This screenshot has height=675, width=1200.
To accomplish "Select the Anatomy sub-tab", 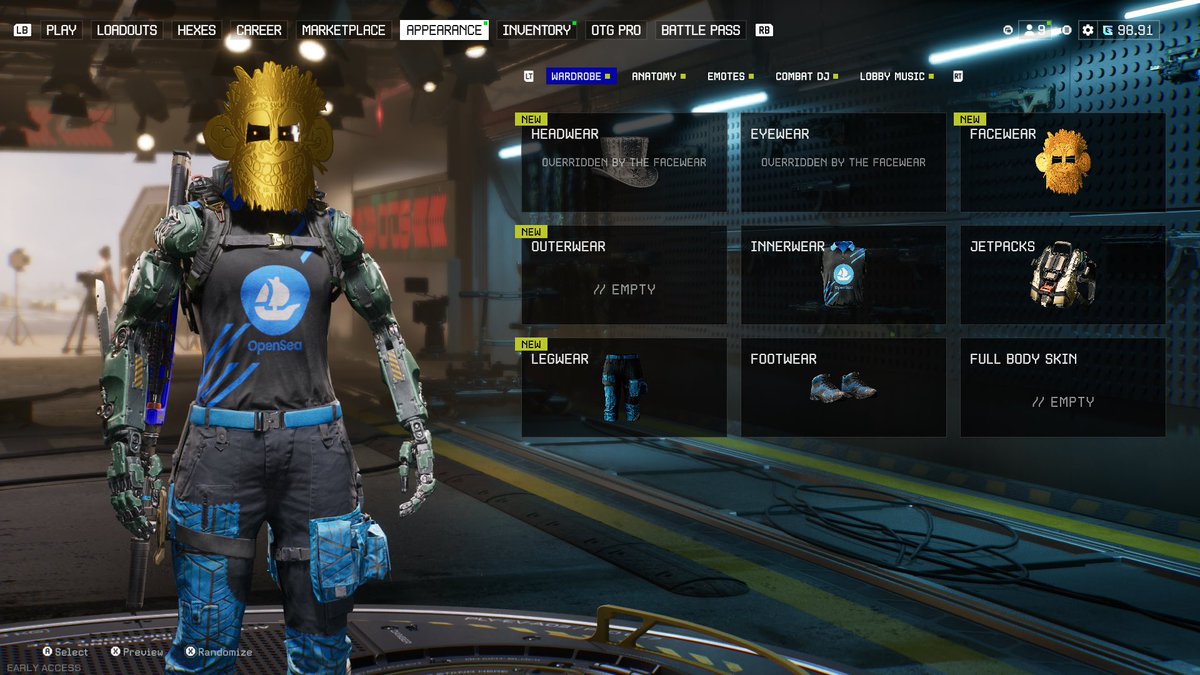I will coord(654,76).
